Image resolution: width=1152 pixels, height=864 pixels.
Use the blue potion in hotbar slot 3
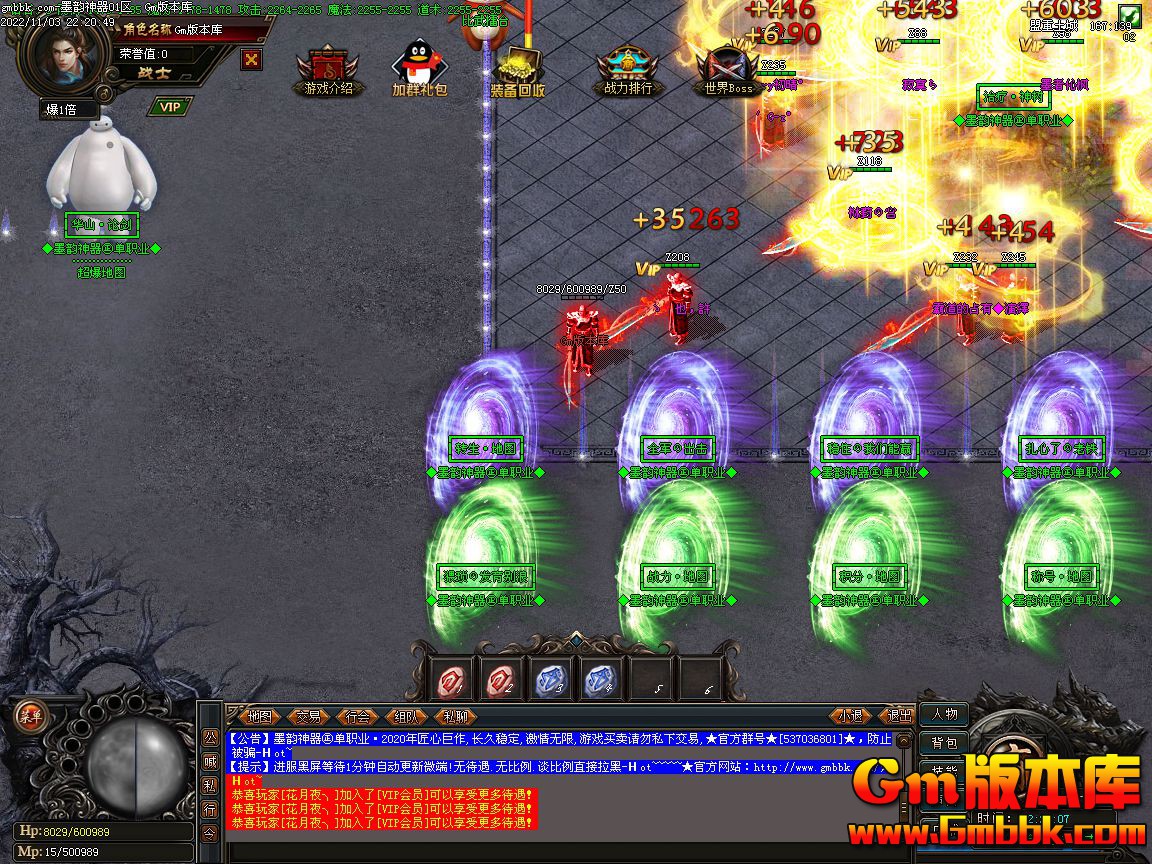[x=551, y=681]
